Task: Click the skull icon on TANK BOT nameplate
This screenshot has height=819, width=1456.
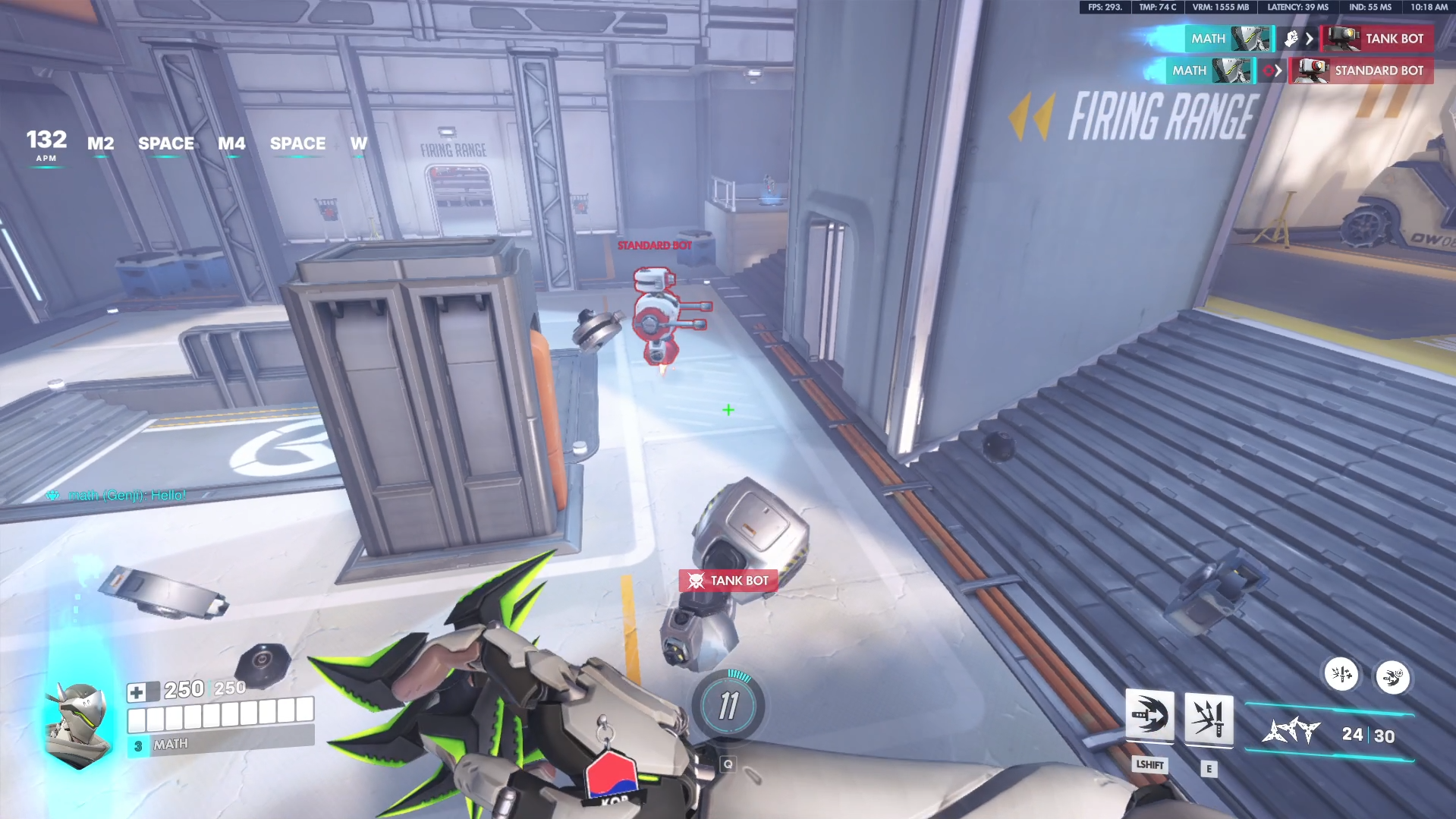Action: point(695,580)
